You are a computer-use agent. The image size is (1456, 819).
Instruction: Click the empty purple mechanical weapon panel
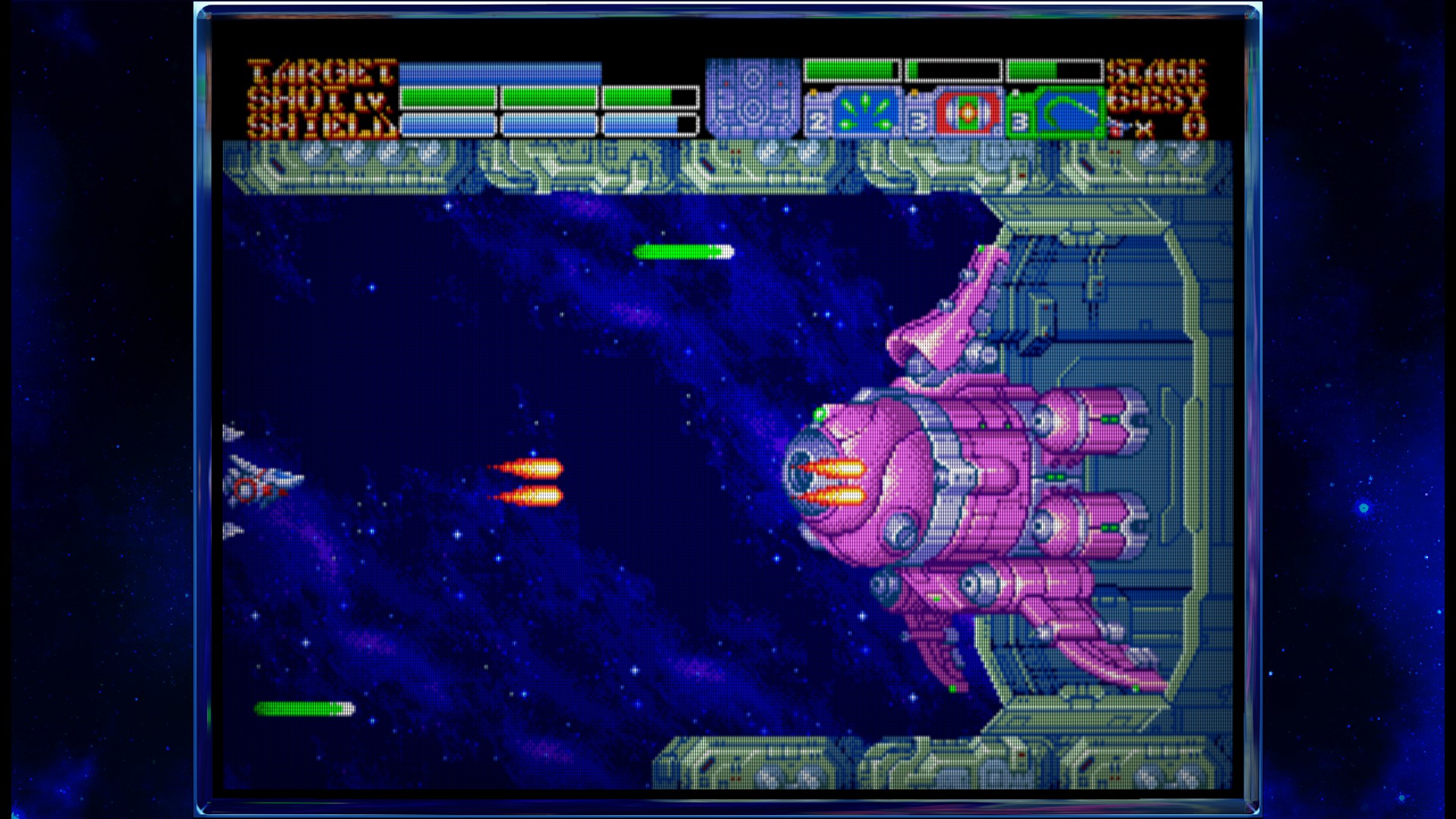click(x=752, y=99)
